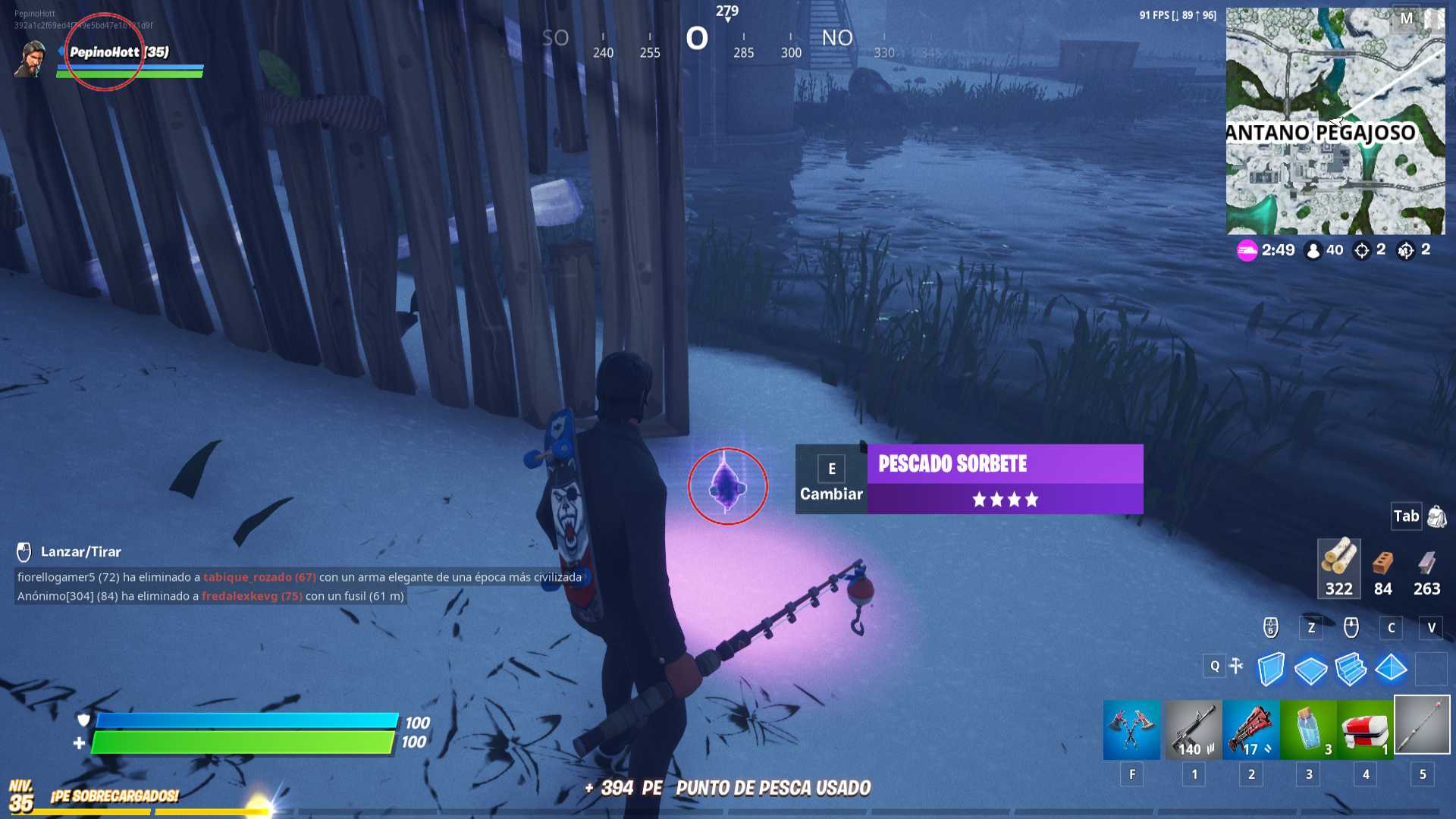Toggle build mode with the crossed tools icon
Screen dimensions: 1456x819
(x=1236, y=666)
